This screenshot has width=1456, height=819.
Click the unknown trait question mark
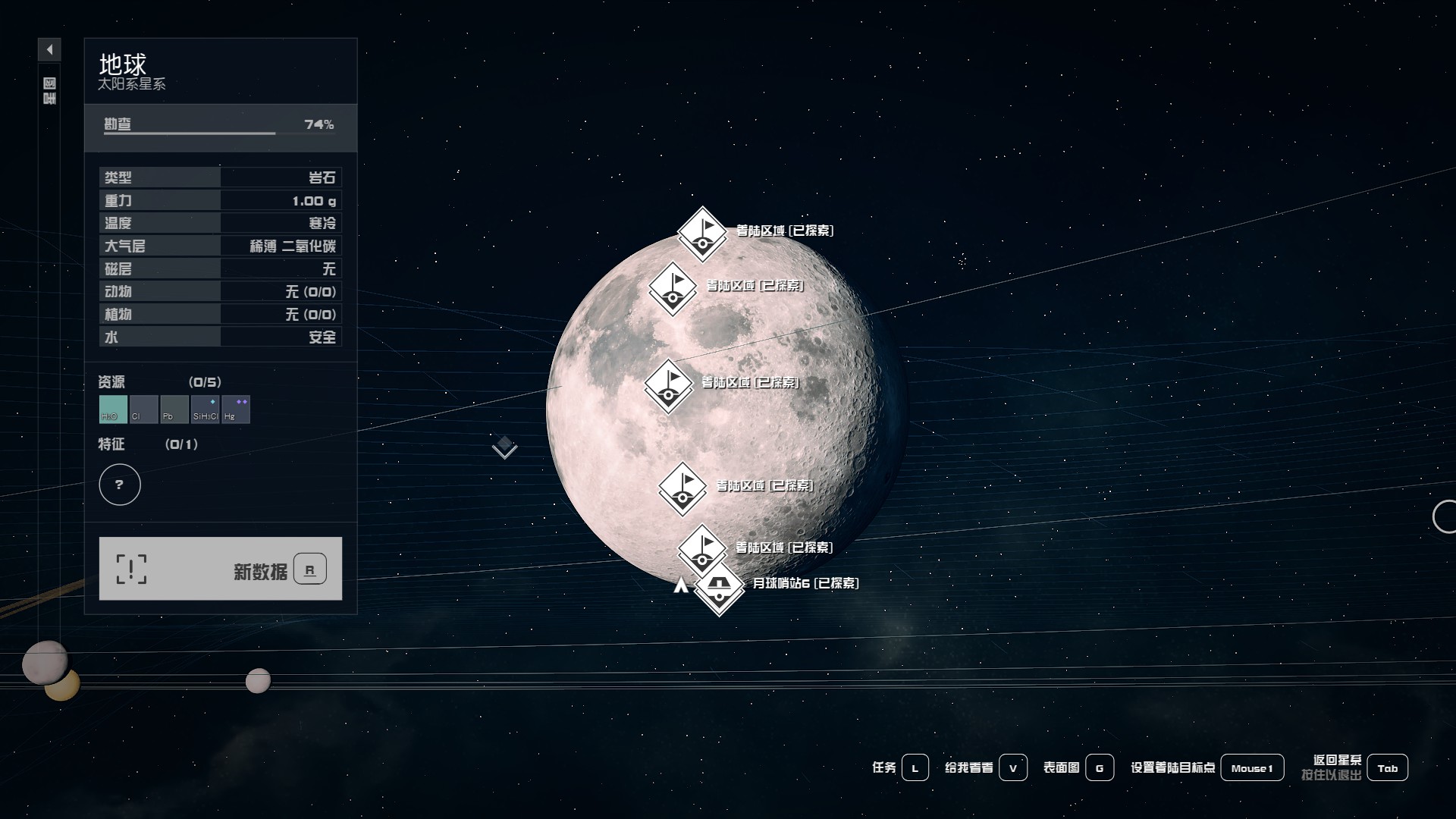click(120, 485)
